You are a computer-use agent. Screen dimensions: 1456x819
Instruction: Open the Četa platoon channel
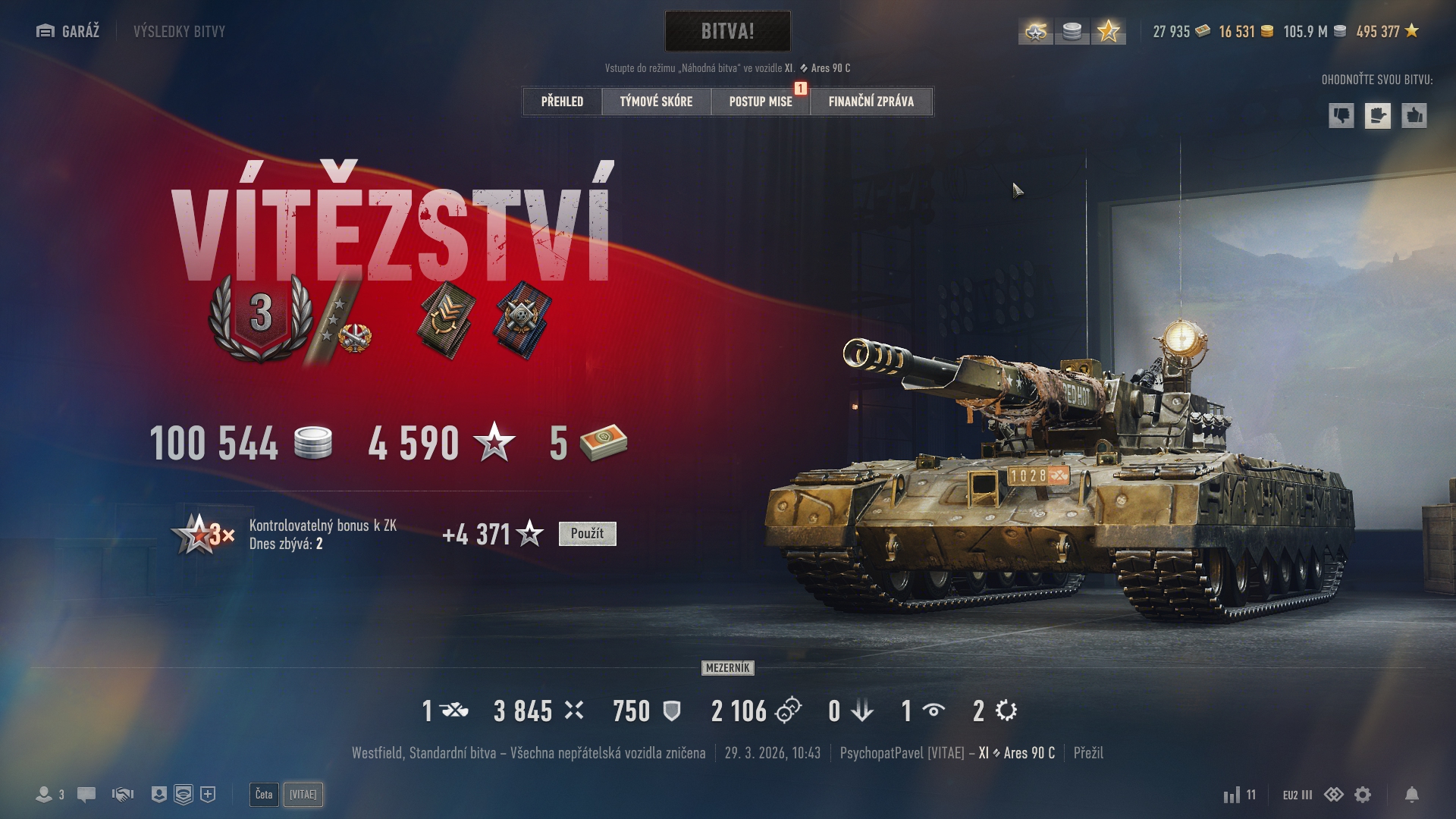click(x=264, y=795)
